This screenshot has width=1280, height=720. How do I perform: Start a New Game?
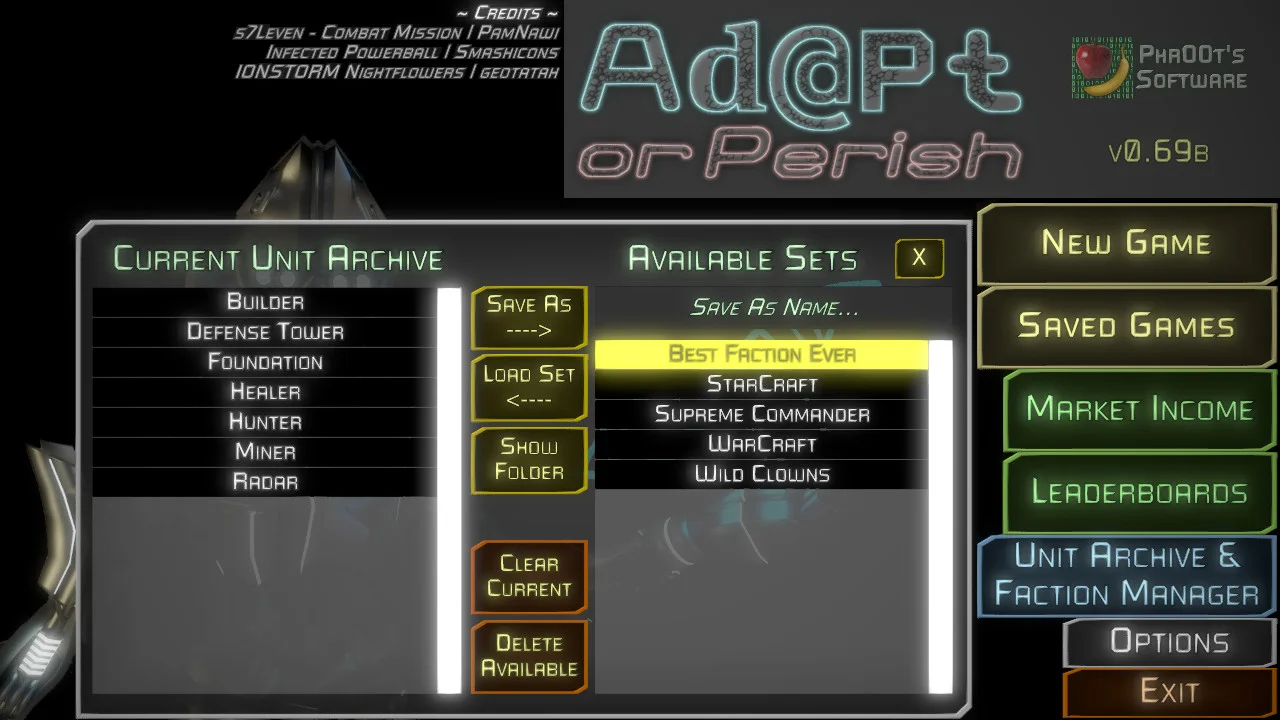point(1124,242)
